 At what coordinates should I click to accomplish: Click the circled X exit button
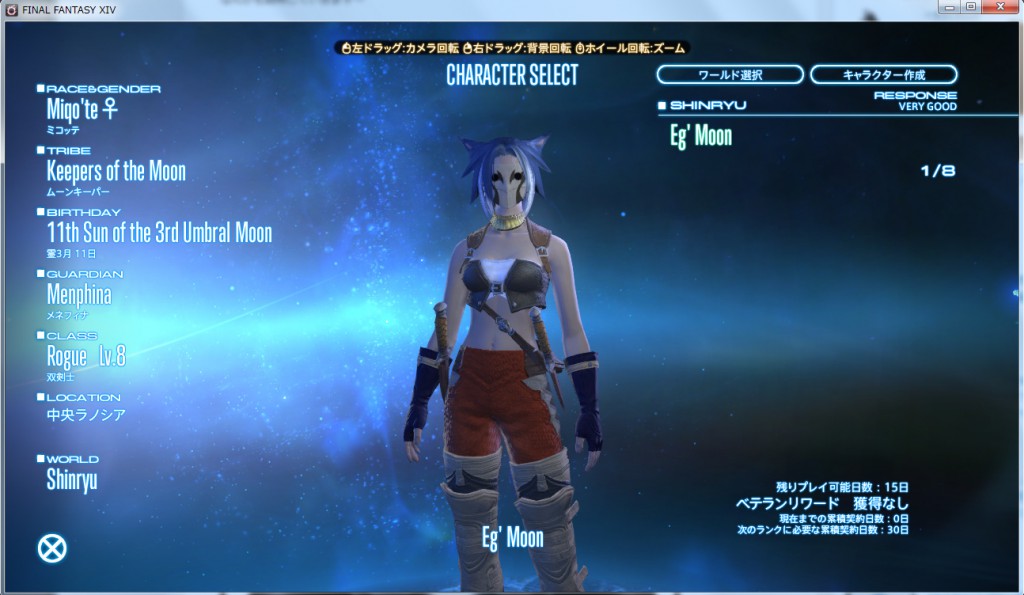pyautogui.click(x=51, y=547)
